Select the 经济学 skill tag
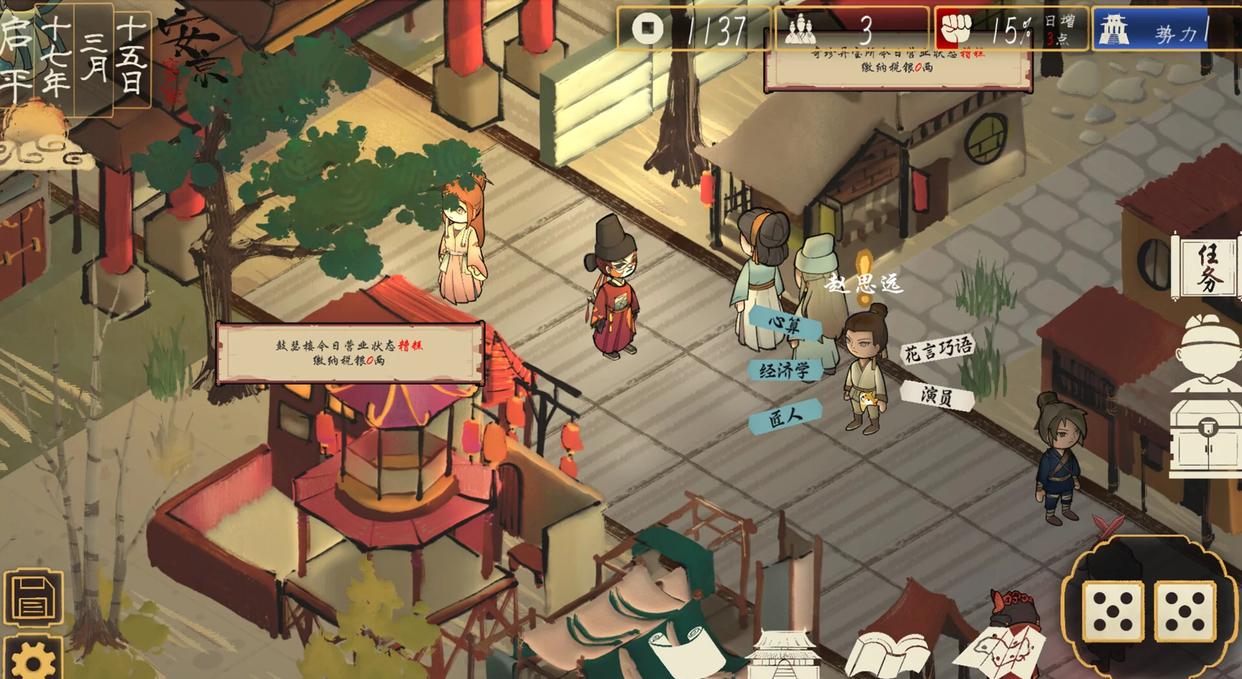The width and height of the screenshot is (1242, 679). [x=785, y=370]
